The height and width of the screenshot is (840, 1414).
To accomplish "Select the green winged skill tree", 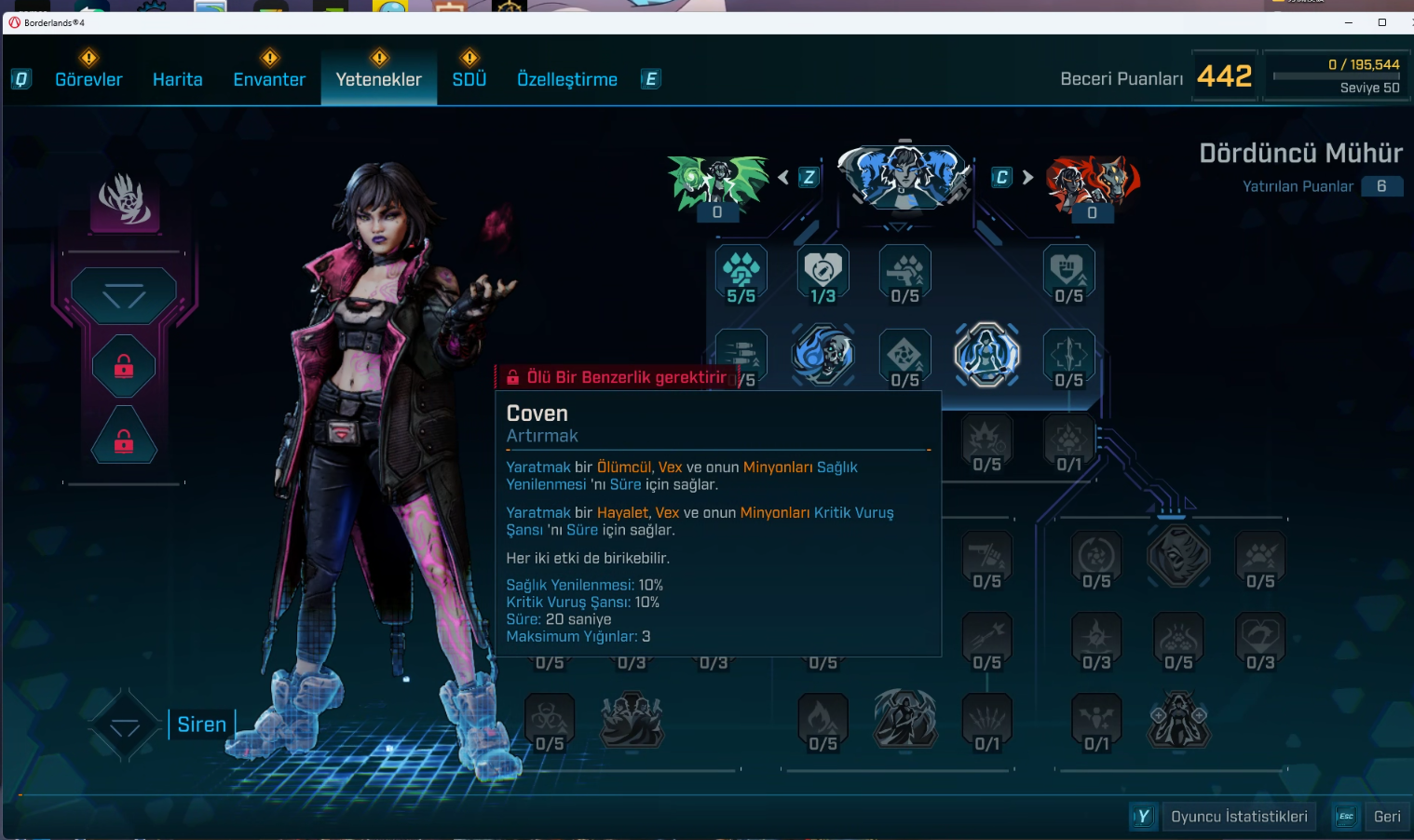I will pos(717,180).
